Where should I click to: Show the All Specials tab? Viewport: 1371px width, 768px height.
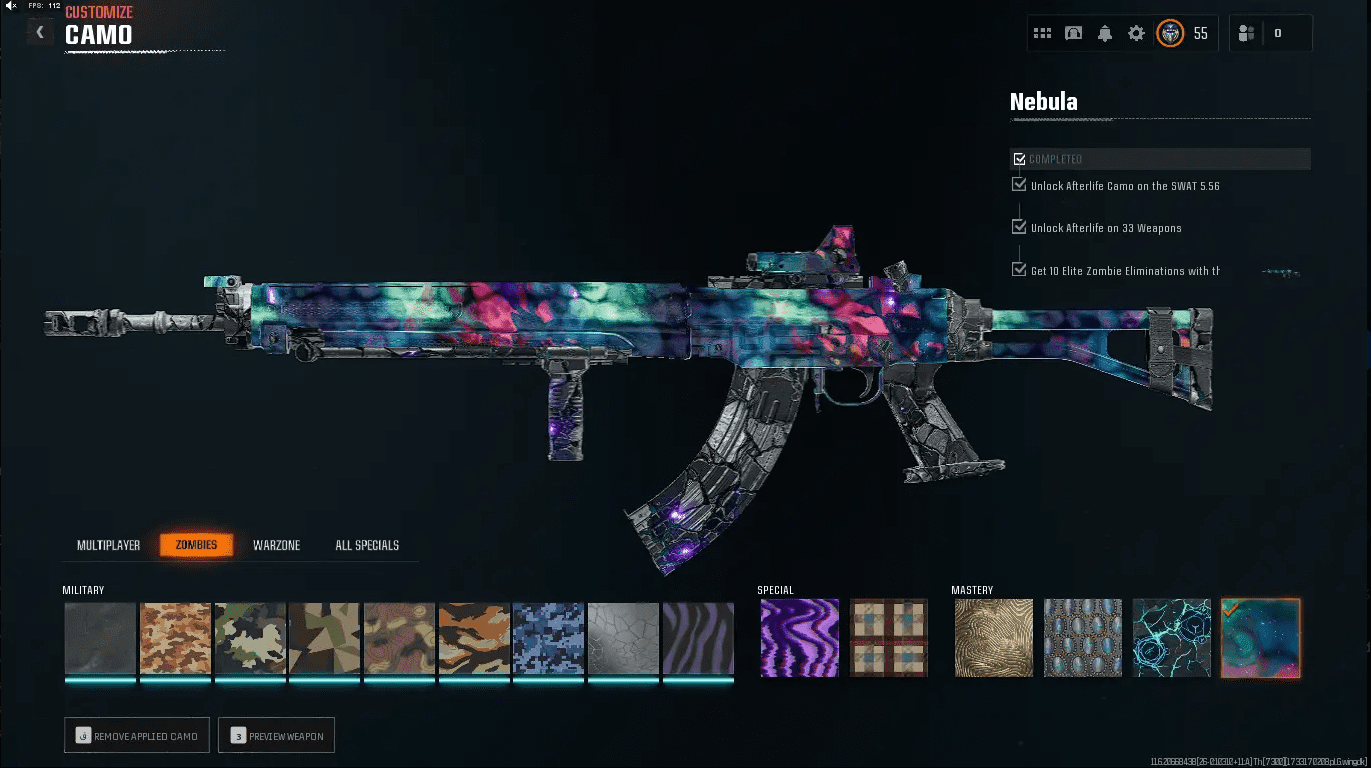point(367,545)
